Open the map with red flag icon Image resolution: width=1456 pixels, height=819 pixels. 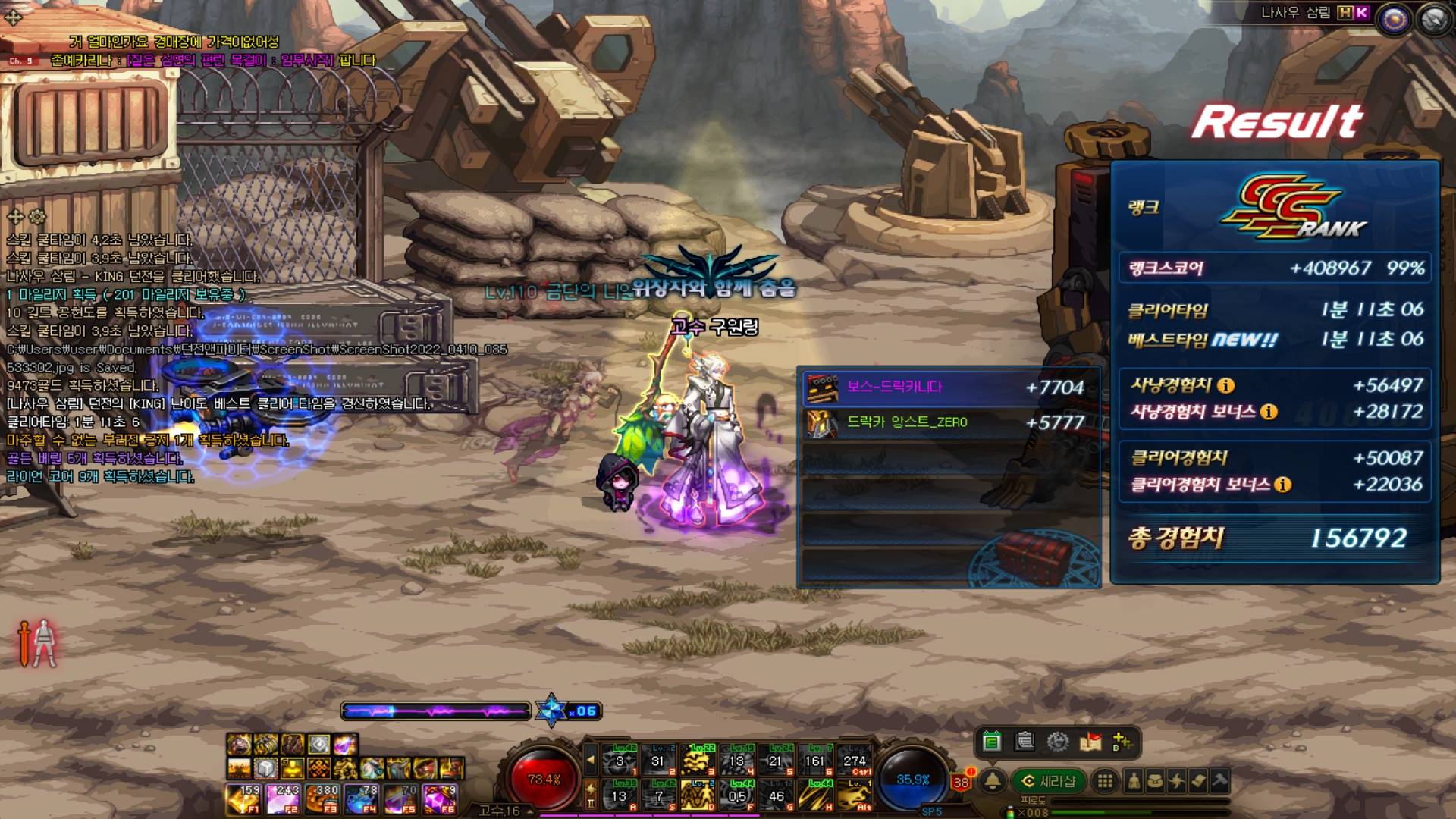tap(1090, 742)
